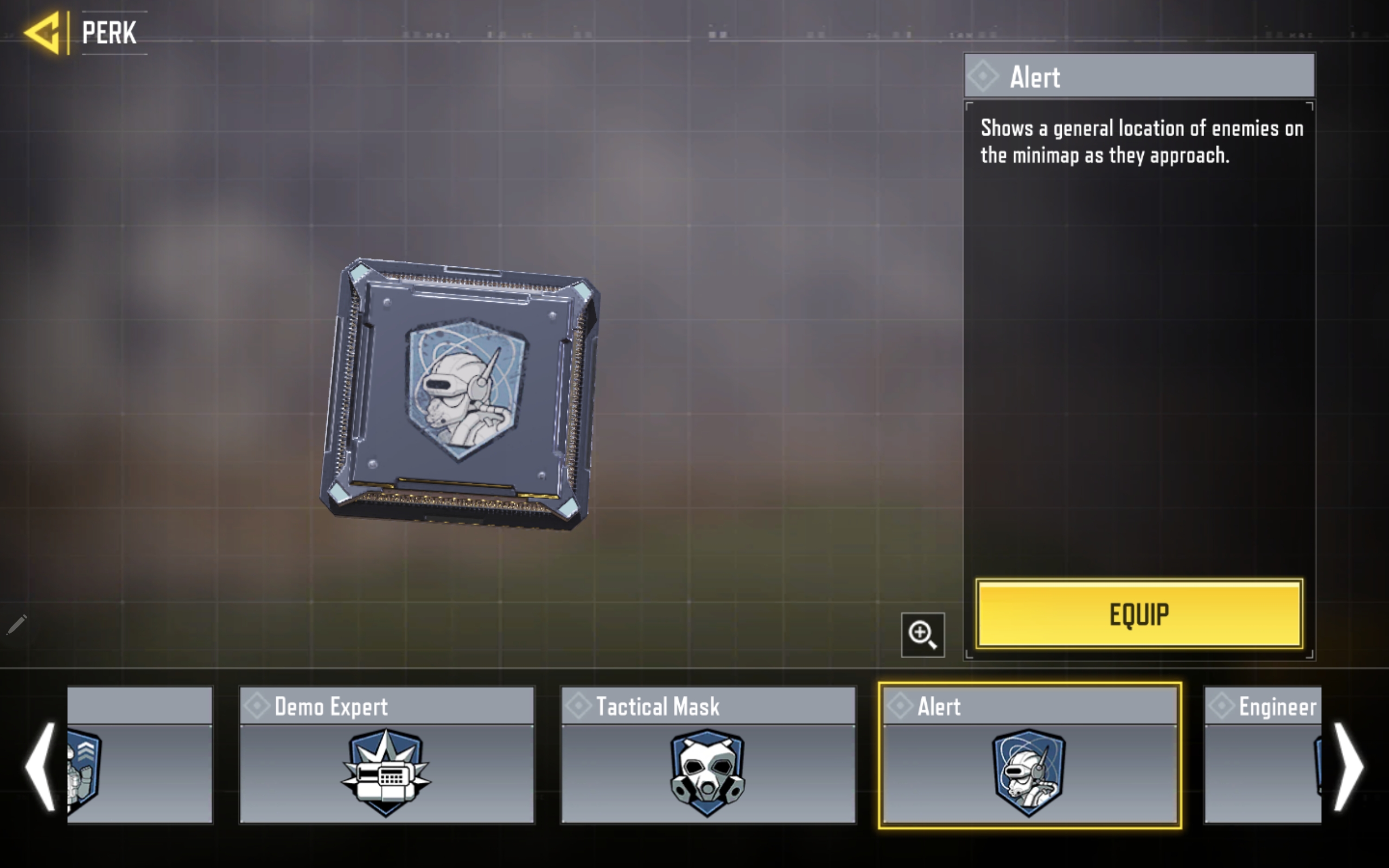Open the magnifier zoom view
Screen dimensions: 1389x868
[x=922, y=635]
